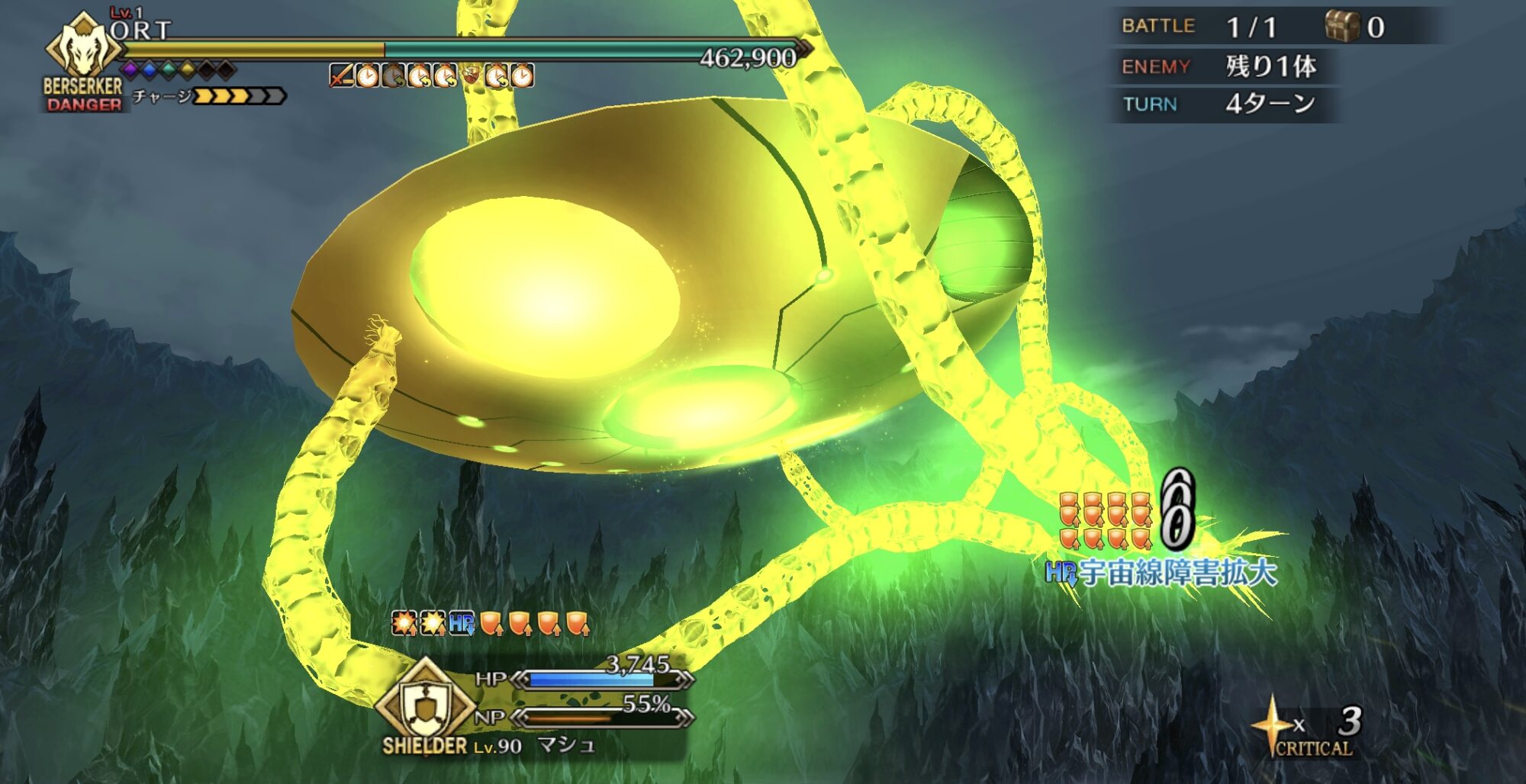View Mash's buff icons above her HP
The width and height of the screenshot is (1526, 784).
(491, 623)
